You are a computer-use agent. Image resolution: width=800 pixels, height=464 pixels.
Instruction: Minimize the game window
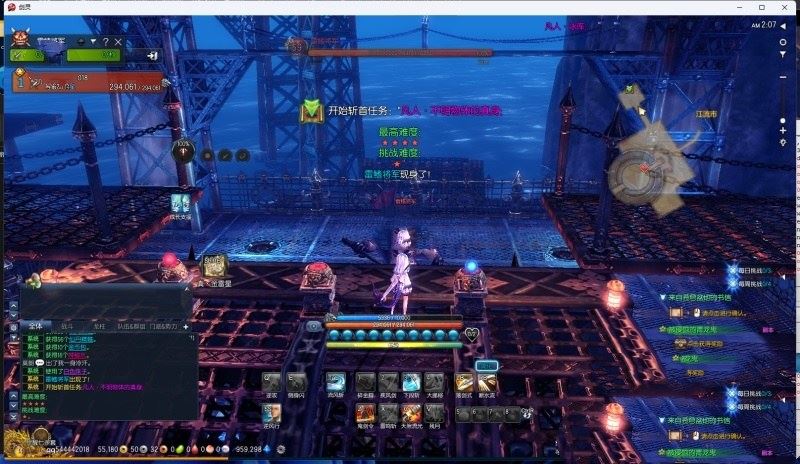coord(740,7)
